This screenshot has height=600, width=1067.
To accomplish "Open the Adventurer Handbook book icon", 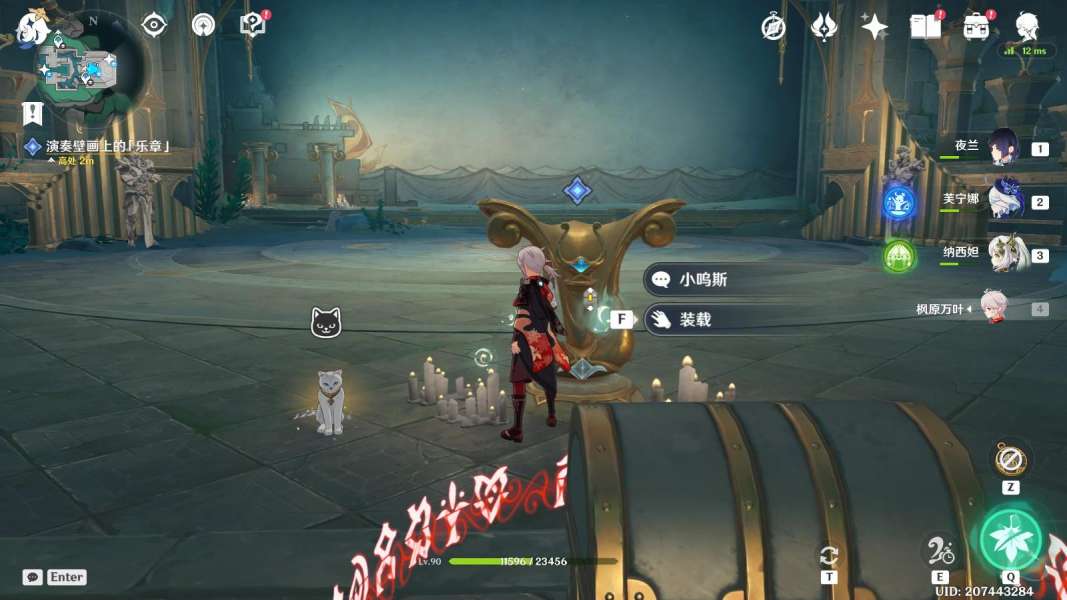I will coord(925,27).
